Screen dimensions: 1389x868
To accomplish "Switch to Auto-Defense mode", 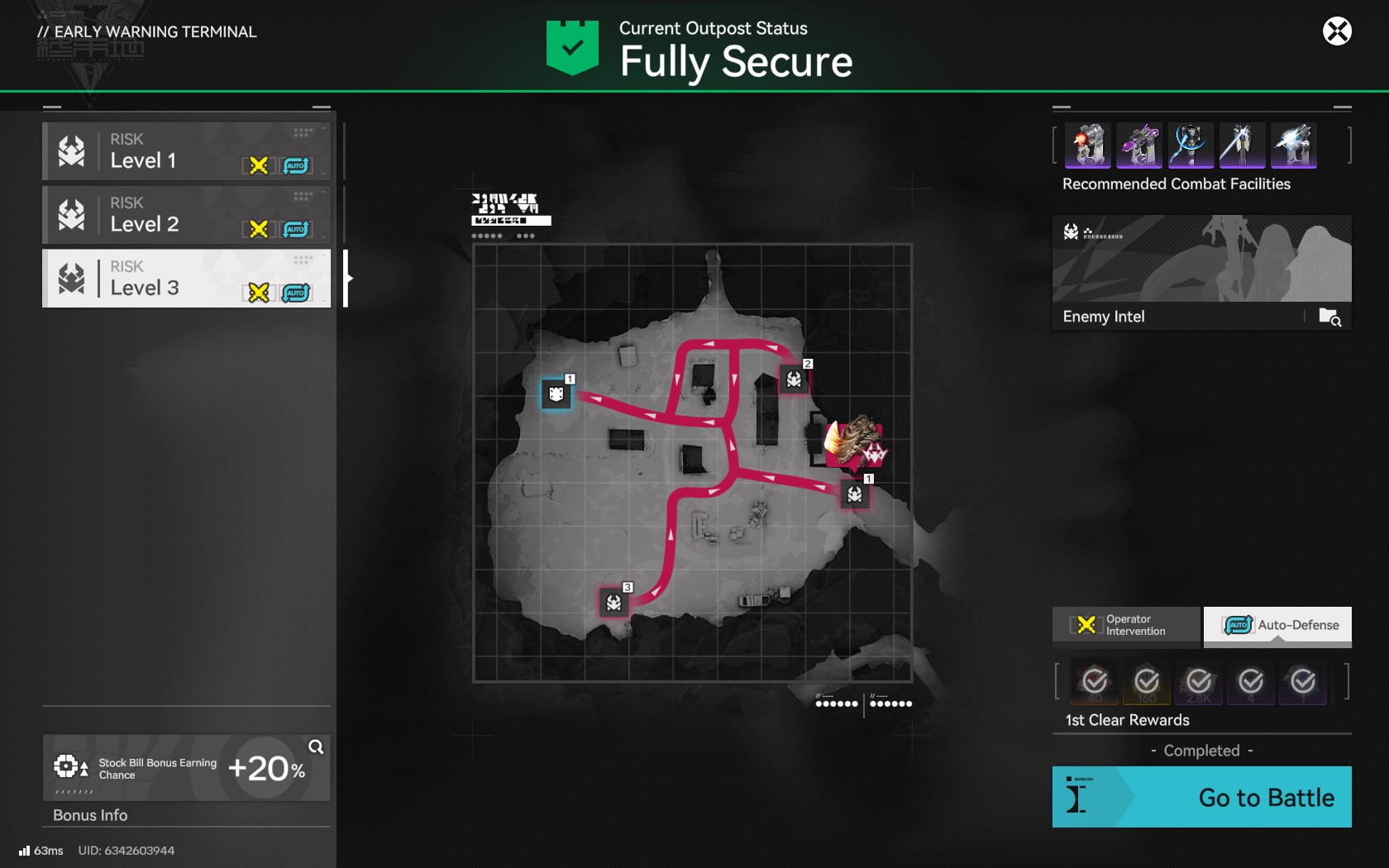I will [x=1278, y=625].
